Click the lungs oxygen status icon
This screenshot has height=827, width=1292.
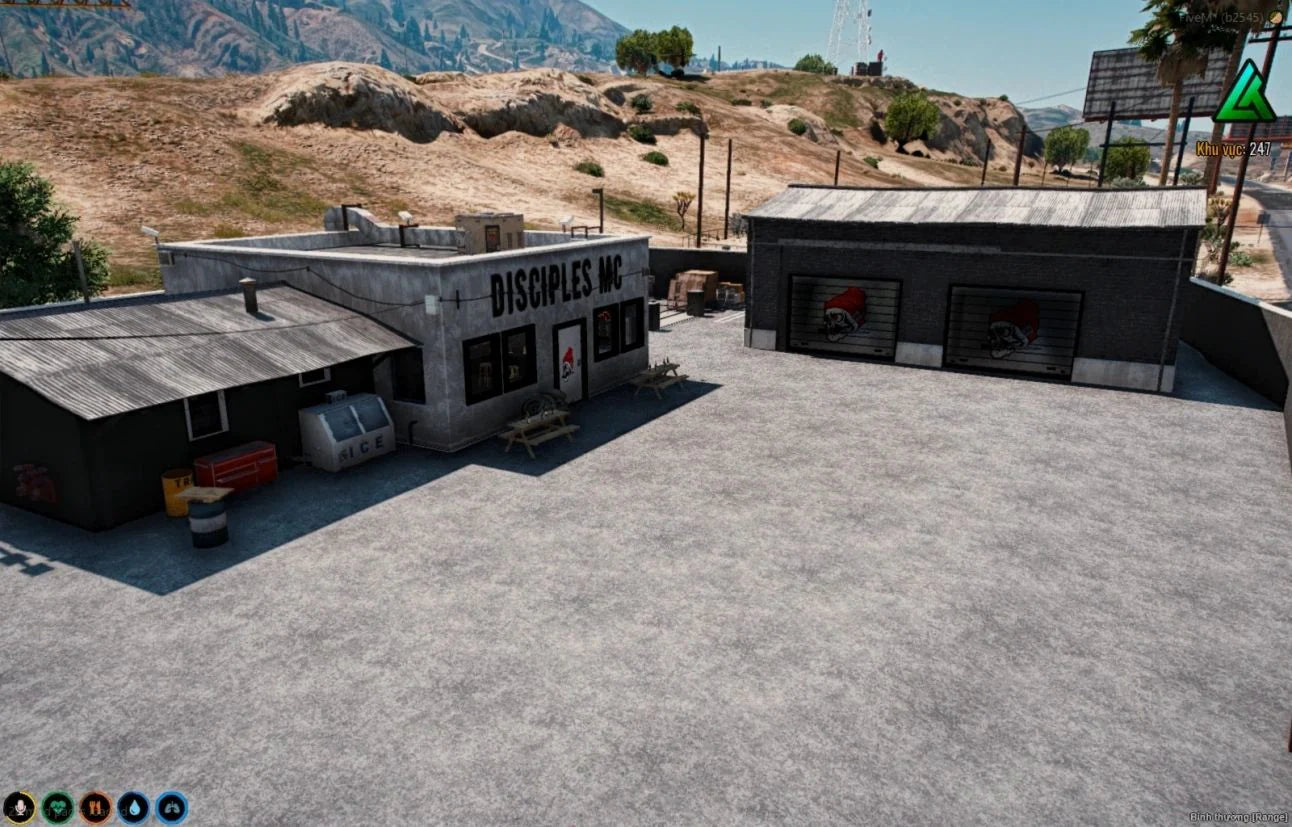[171, 807]
